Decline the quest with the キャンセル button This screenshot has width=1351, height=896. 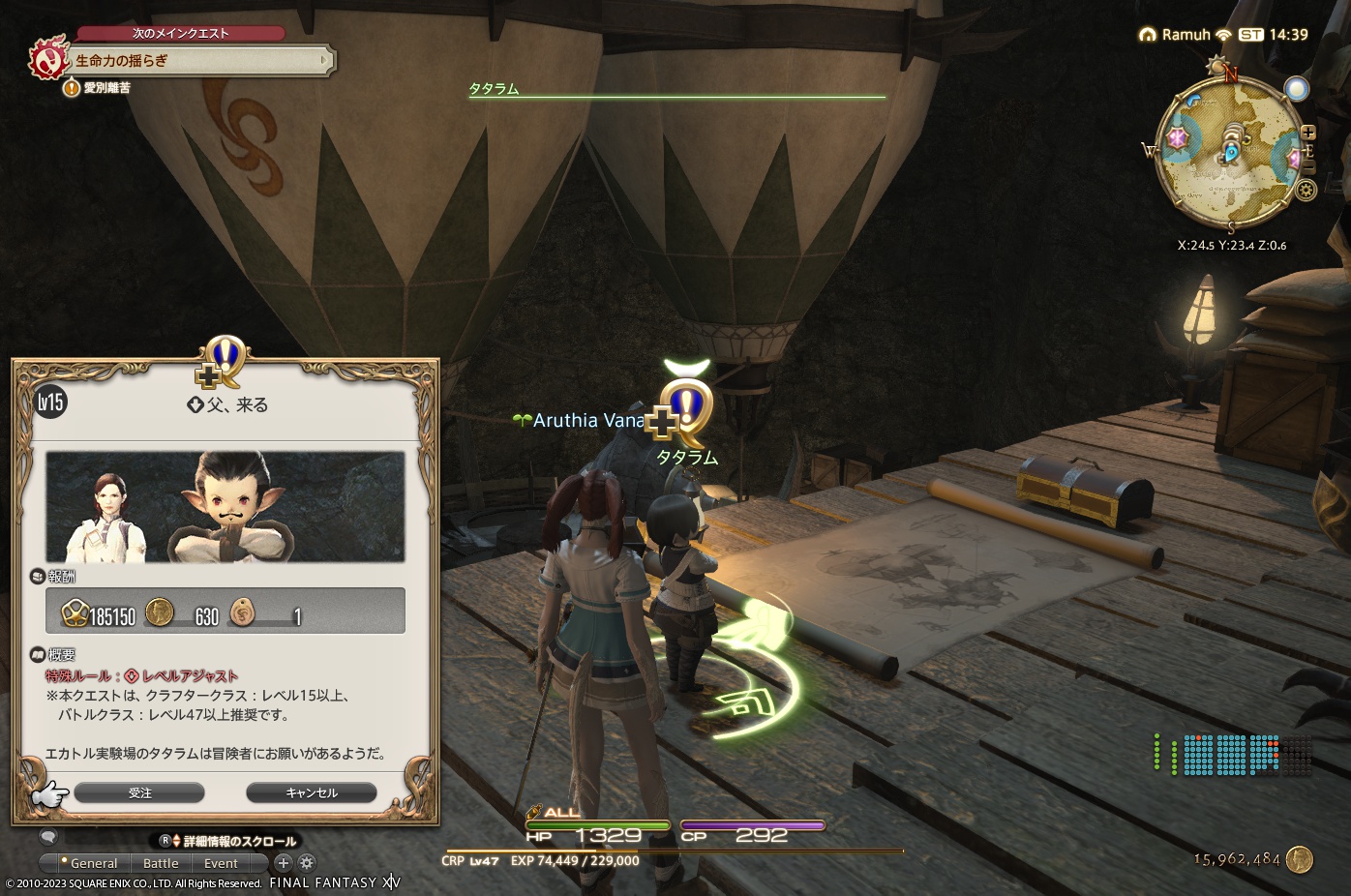(312, 791)
